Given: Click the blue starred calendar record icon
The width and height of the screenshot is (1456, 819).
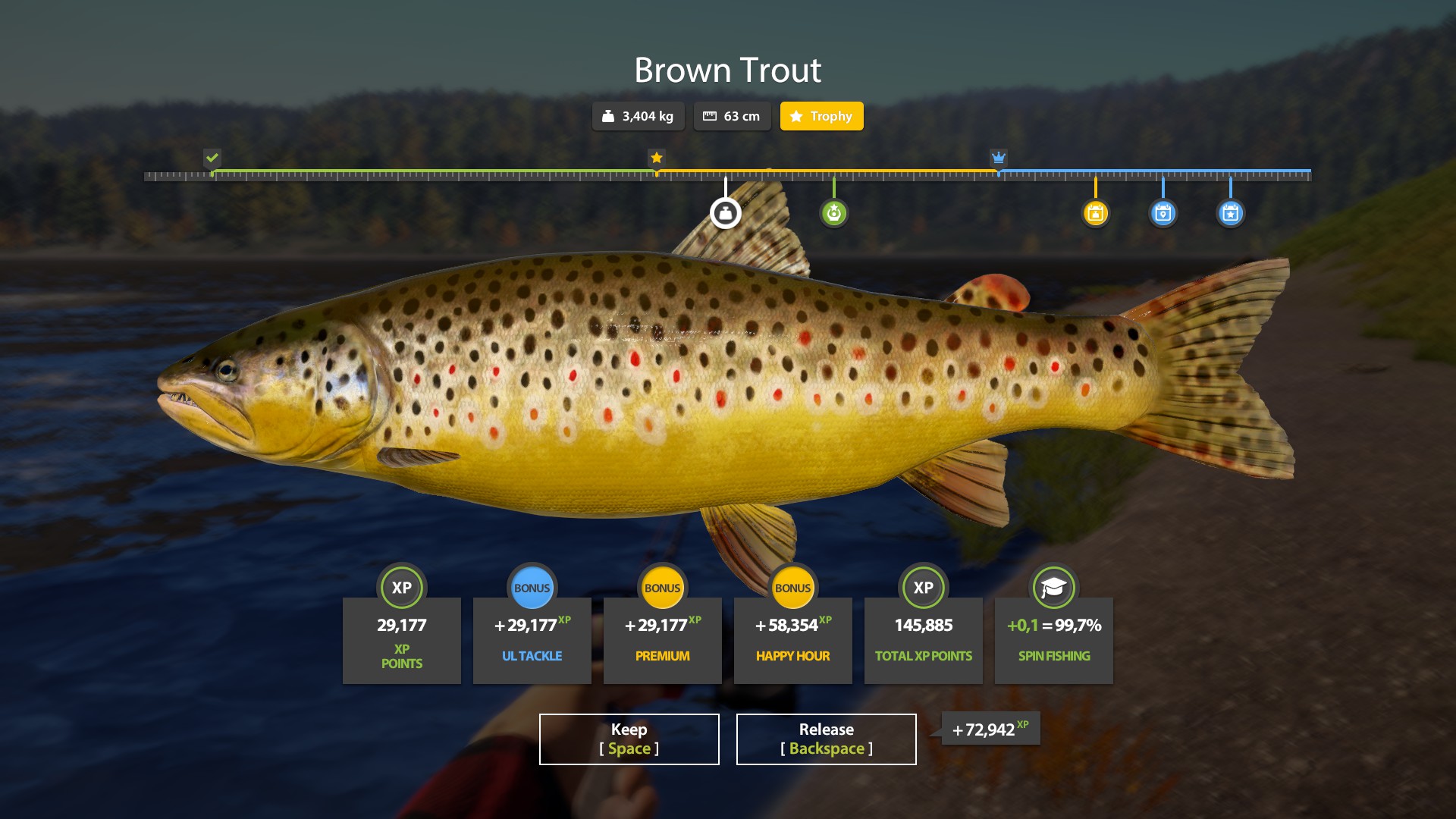Looking at the screenshot, I should click(x=1230, y=213).
